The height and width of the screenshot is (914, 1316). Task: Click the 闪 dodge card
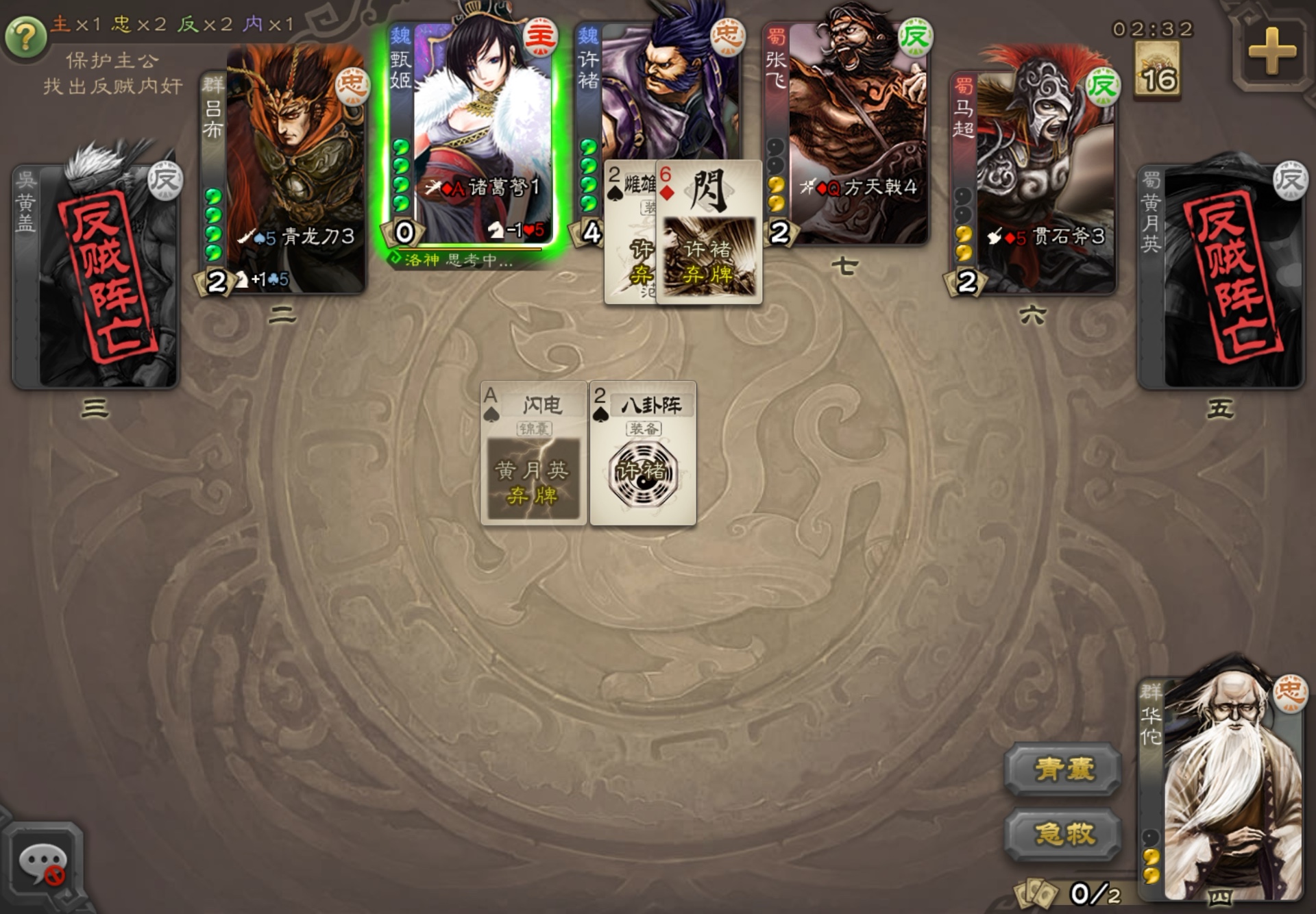click(x=709, y=232)
